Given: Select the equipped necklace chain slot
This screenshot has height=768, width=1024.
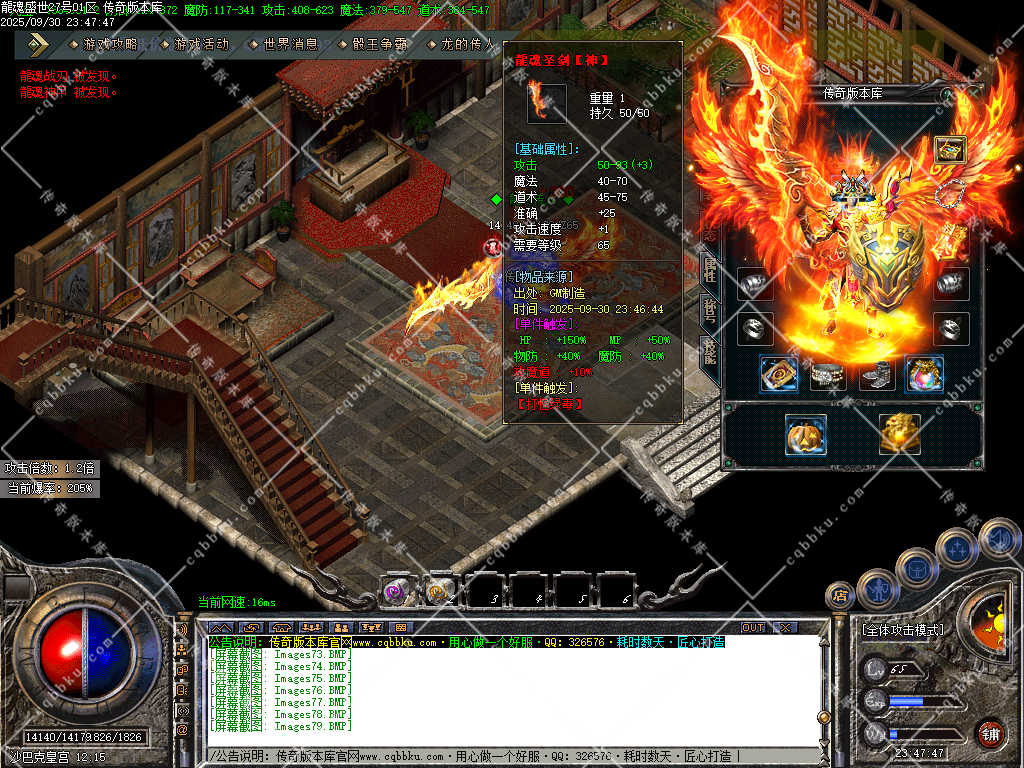Looking at the screenshot, I should 951,196.
